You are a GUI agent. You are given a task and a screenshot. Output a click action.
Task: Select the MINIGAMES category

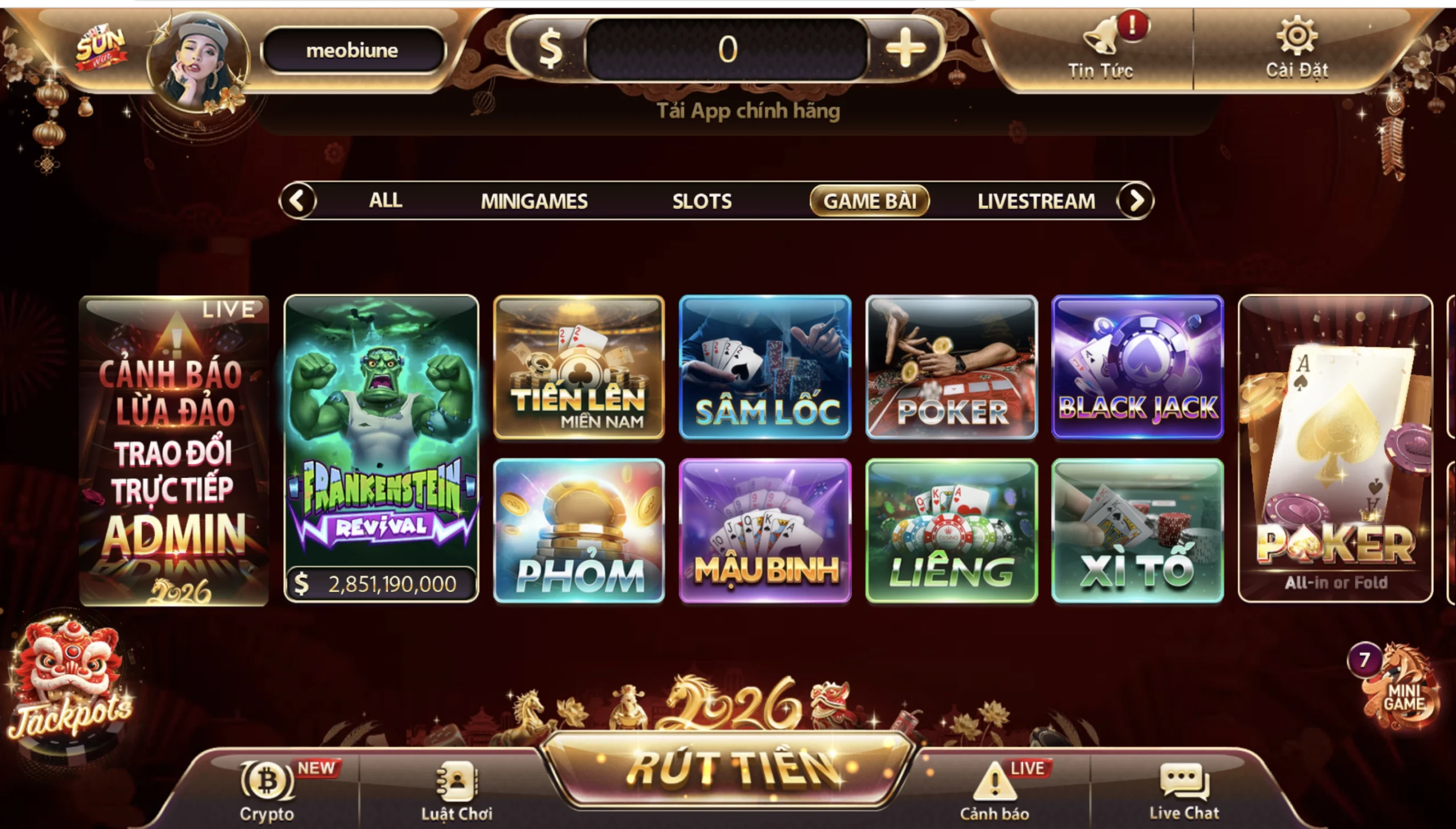(534, 200)
